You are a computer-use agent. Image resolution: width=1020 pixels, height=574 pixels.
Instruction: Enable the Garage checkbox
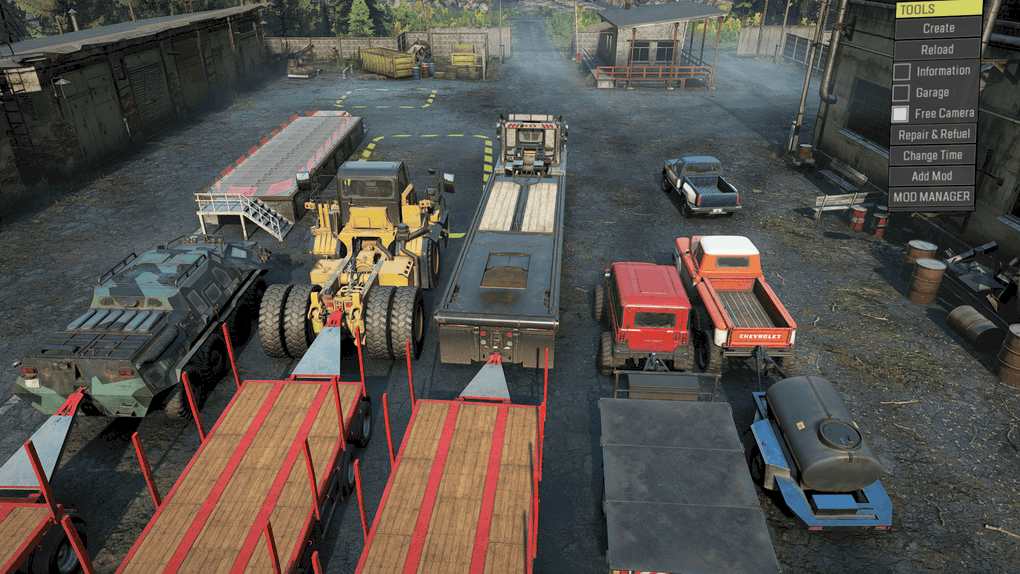tap(902, 92)
